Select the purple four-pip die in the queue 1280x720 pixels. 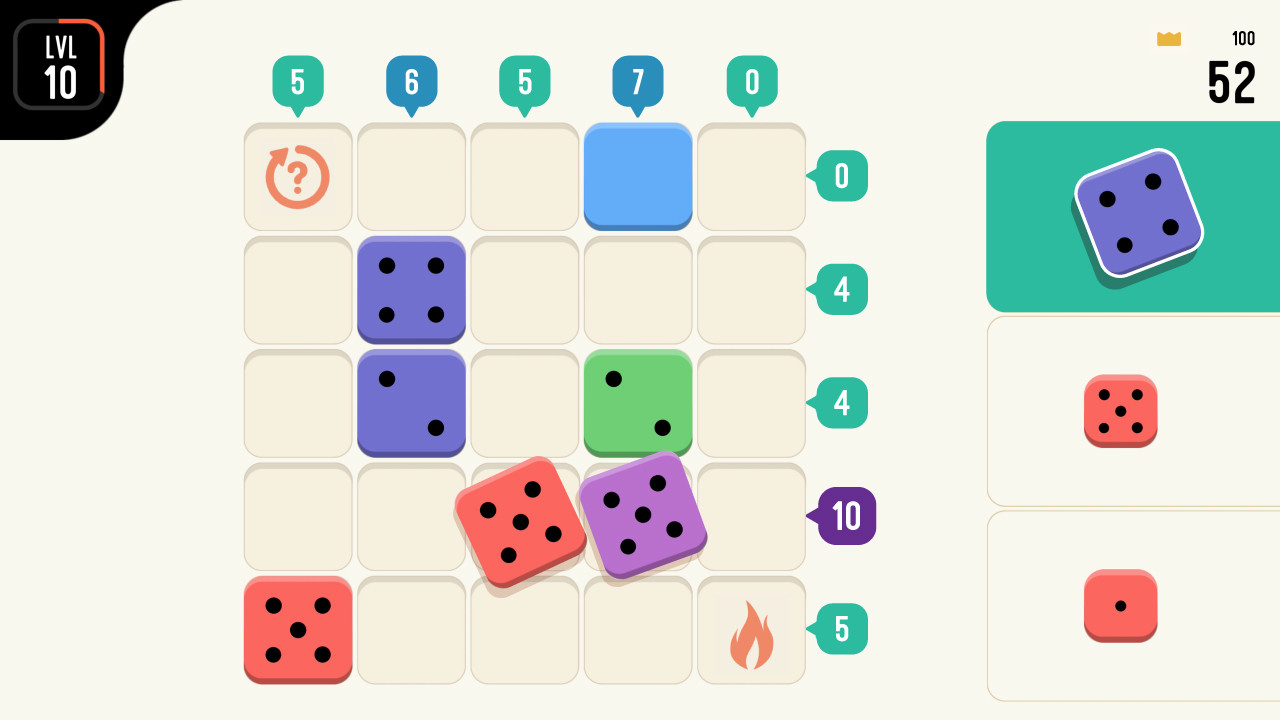pos(1138,215)
